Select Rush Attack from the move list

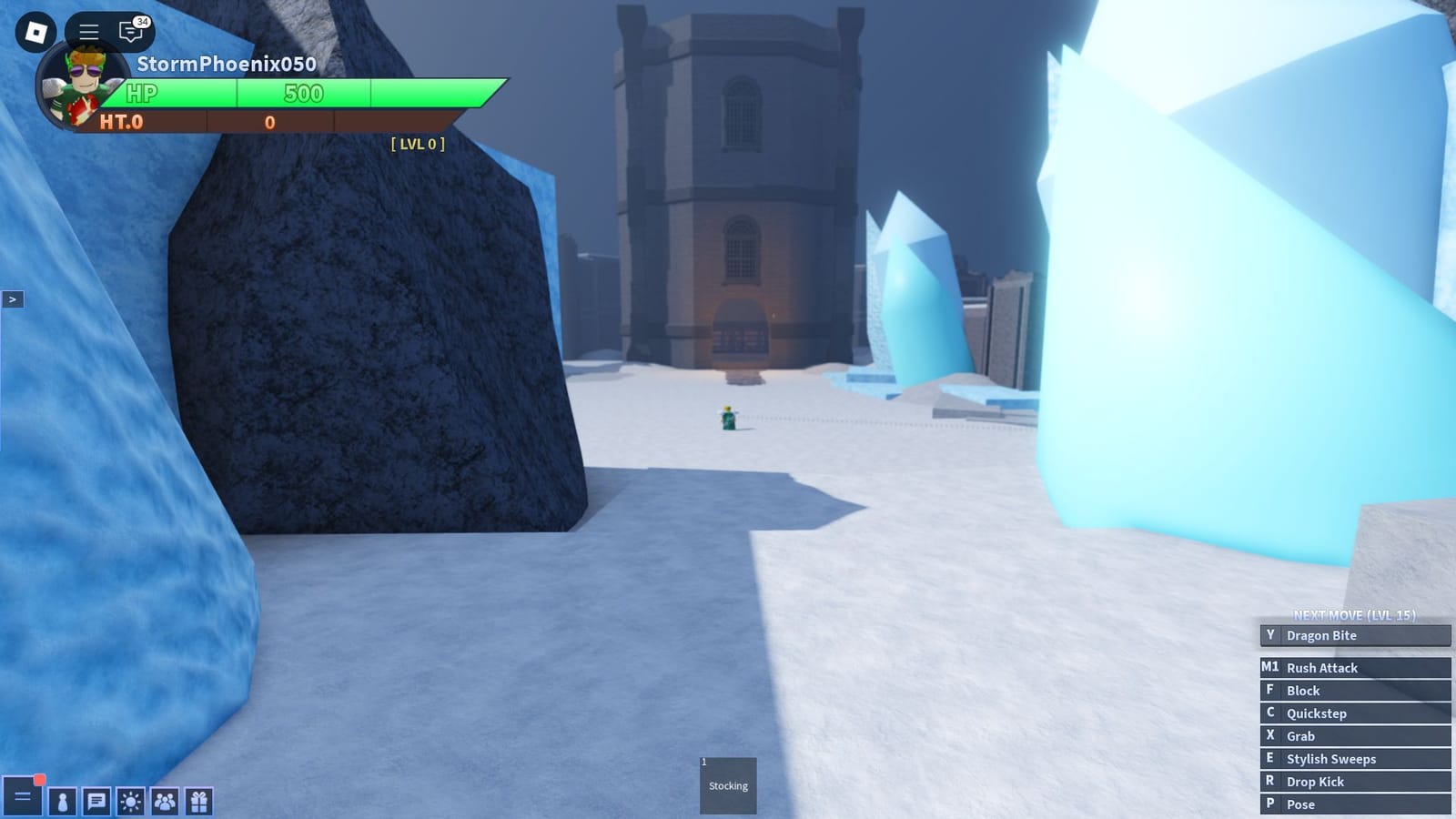pos(1354,667)
